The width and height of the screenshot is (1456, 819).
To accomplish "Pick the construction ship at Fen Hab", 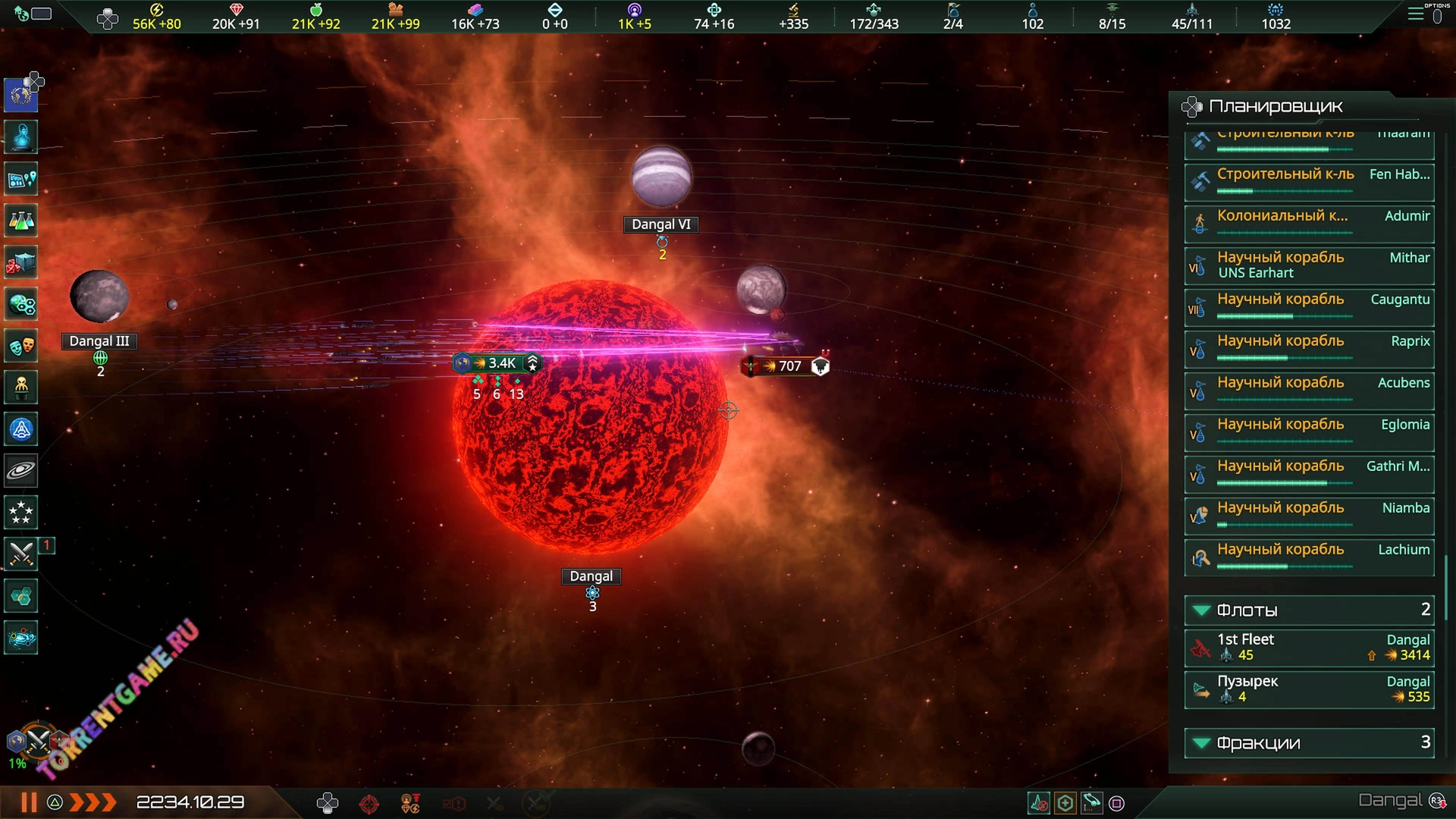I will click(x=1309, y=180).
